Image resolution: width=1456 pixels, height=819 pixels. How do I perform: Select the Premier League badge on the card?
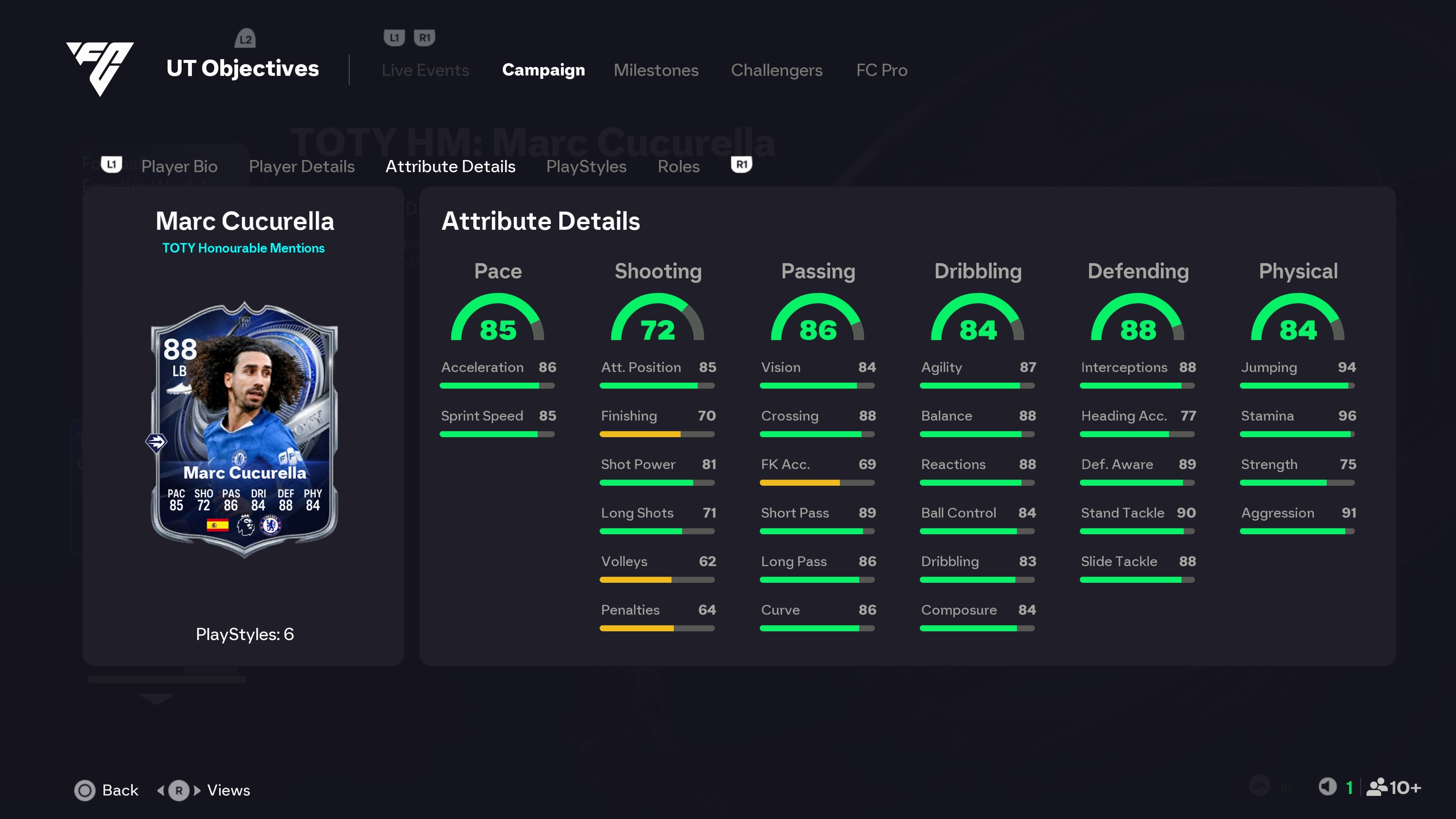point(245,524)
